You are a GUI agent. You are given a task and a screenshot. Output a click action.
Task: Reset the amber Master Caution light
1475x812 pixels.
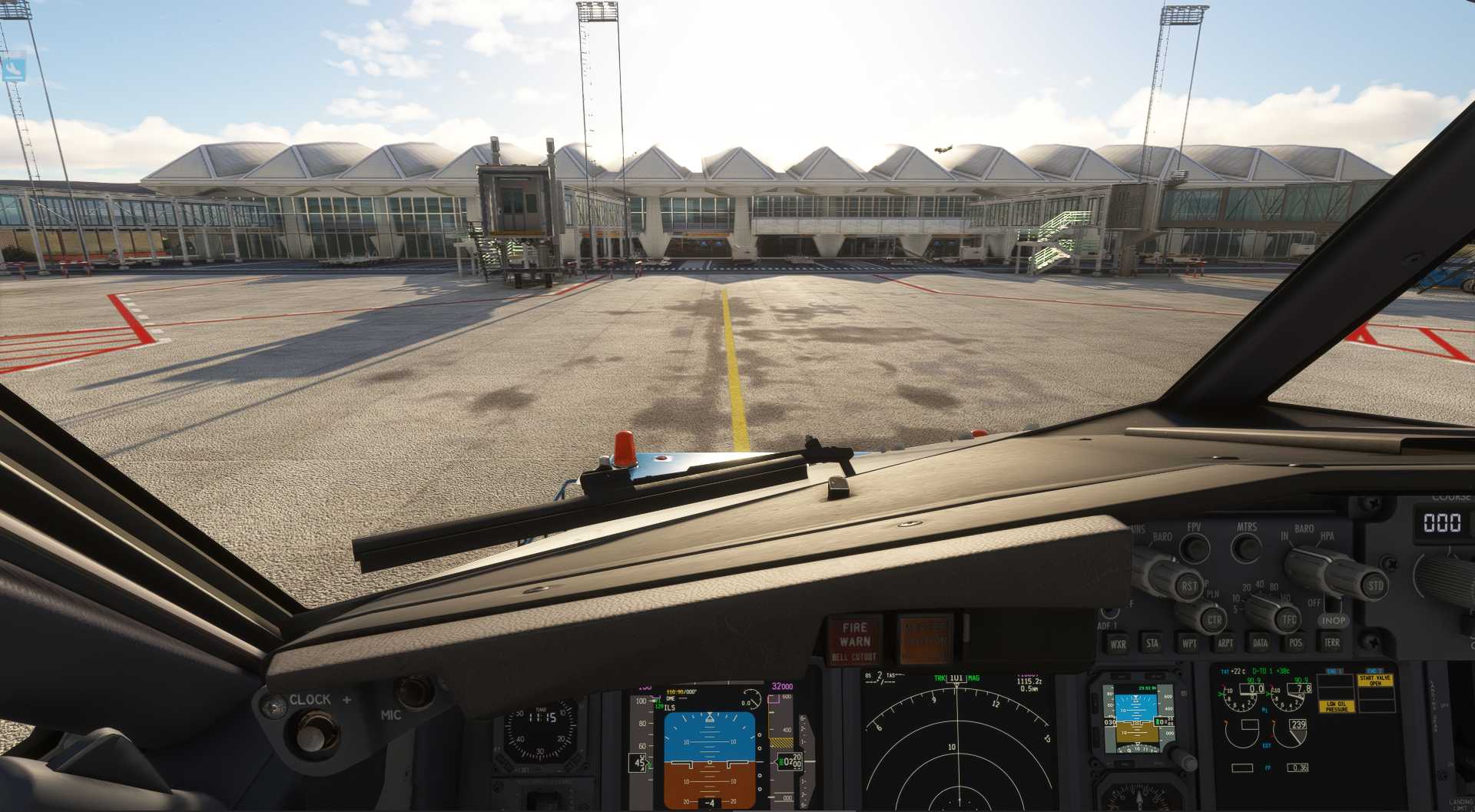pyautogui.click(x=924, y=639)
